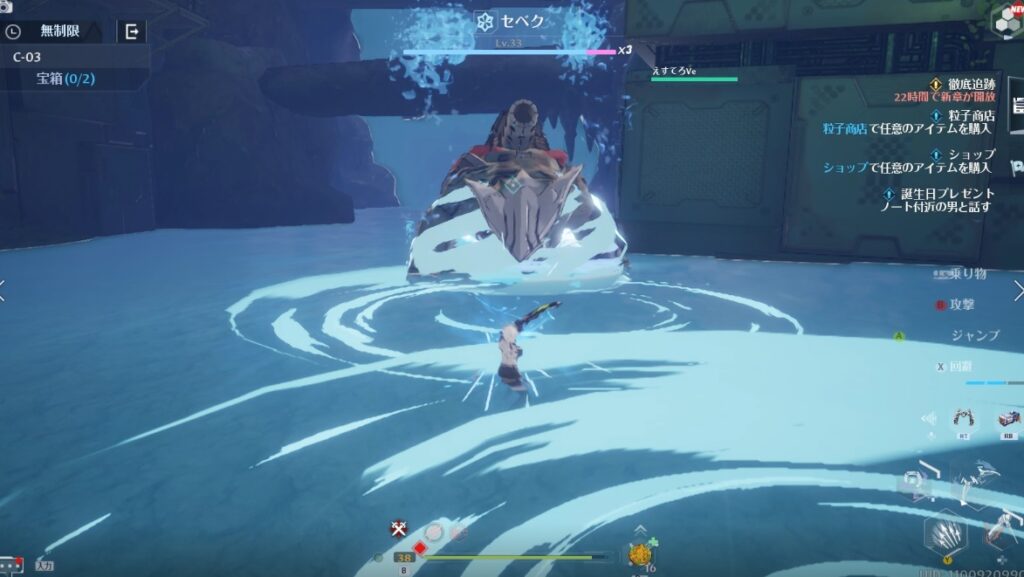Use the vehicle relic icon
Screen dimensions: 1024x577
pos(1008,418)
